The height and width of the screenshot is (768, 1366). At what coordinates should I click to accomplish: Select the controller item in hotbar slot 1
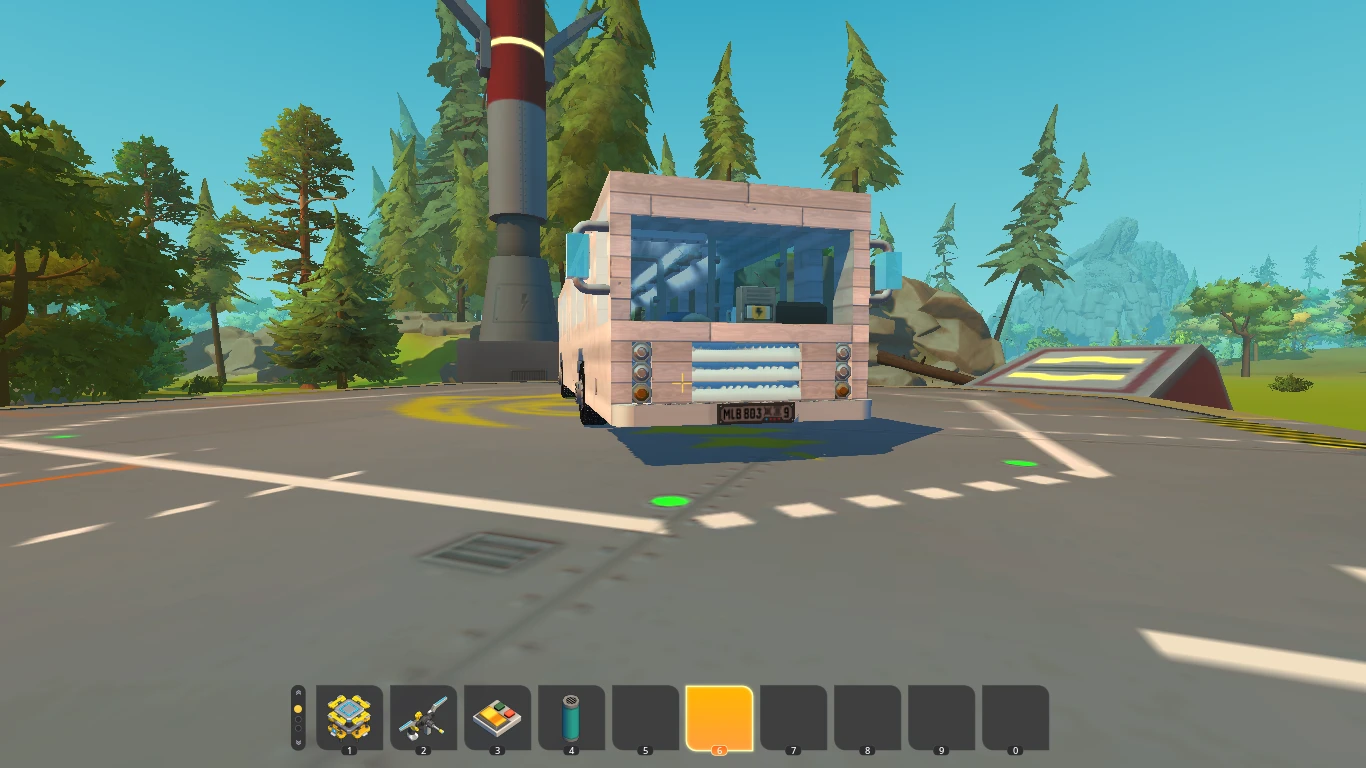[x=347, y=716]
